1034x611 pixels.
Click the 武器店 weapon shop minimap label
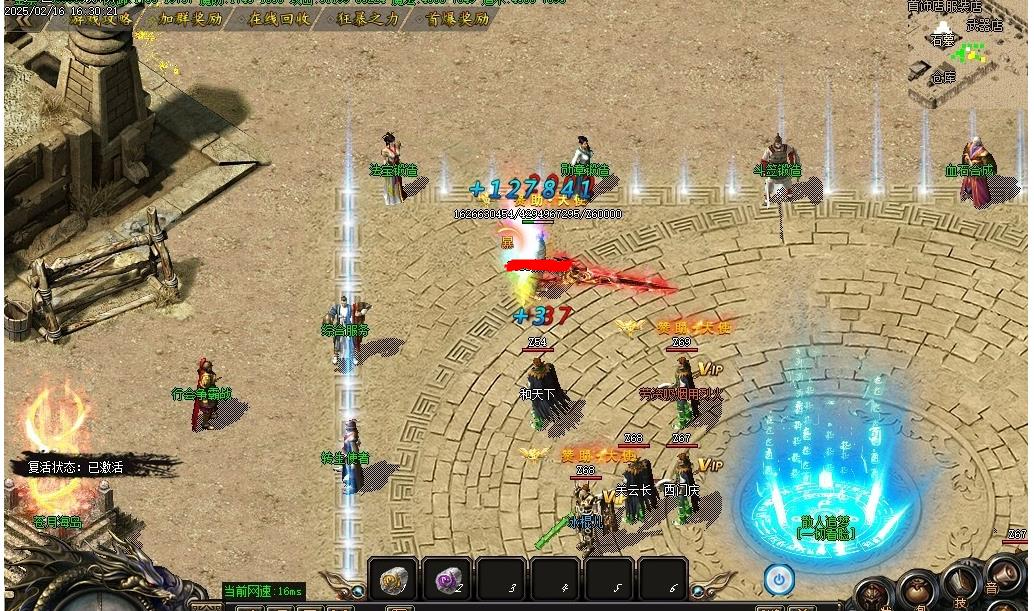pos(984,26)
